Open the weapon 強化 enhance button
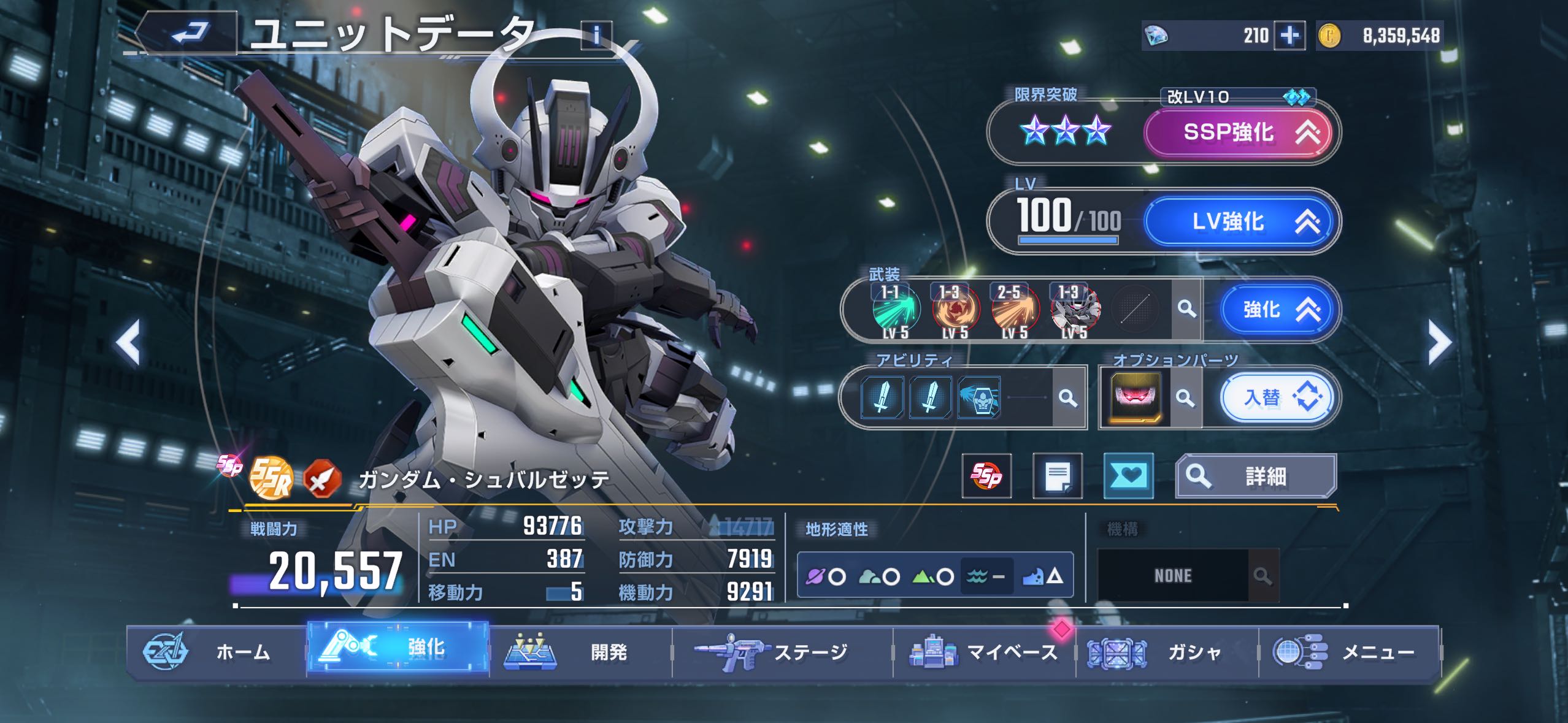Image resolution: width=1568 pixels, height=723 pixels. [1278, 310]
